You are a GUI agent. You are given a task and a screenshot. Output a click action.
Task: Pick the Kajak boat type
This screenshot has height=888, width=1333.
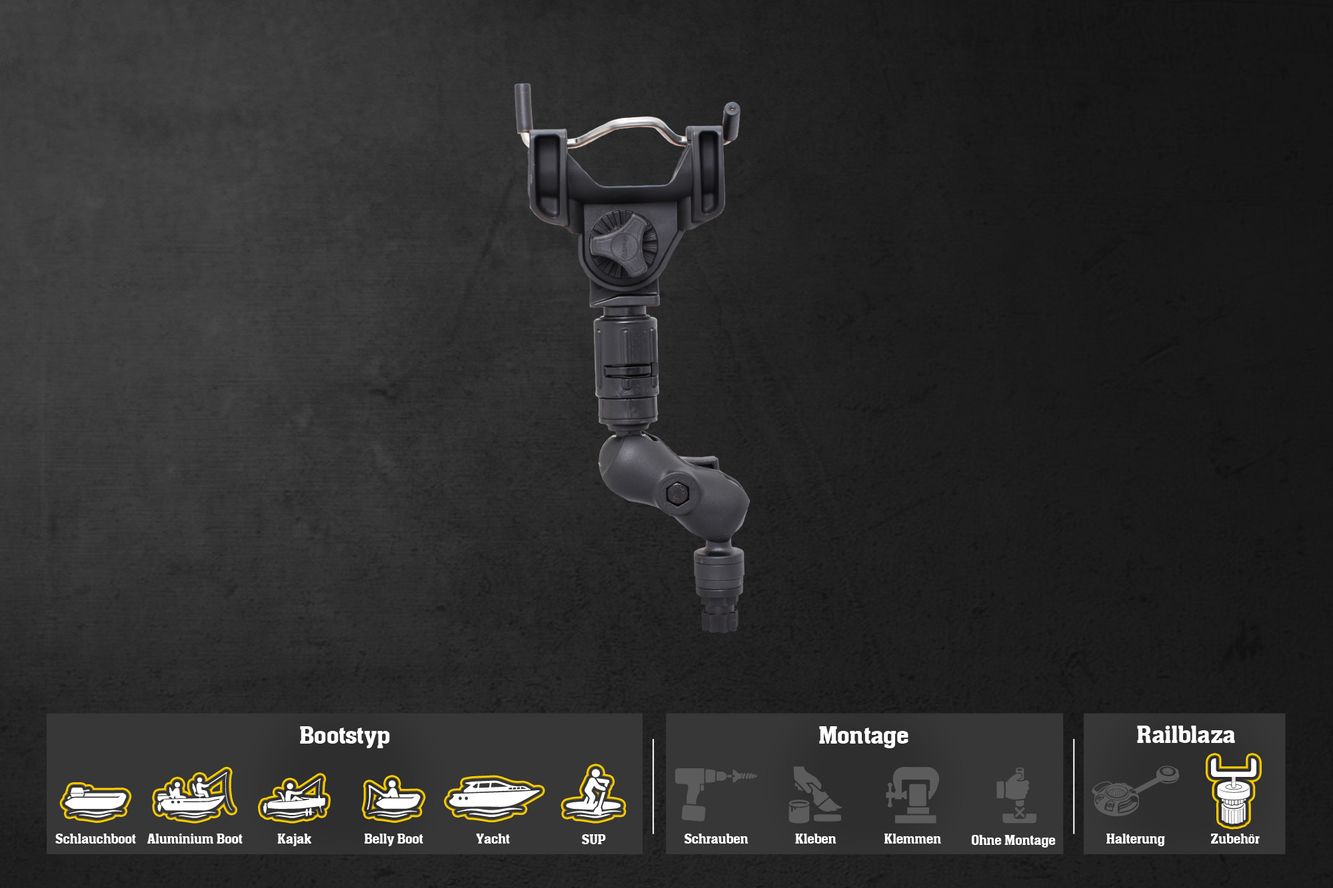tap(293, 797)
